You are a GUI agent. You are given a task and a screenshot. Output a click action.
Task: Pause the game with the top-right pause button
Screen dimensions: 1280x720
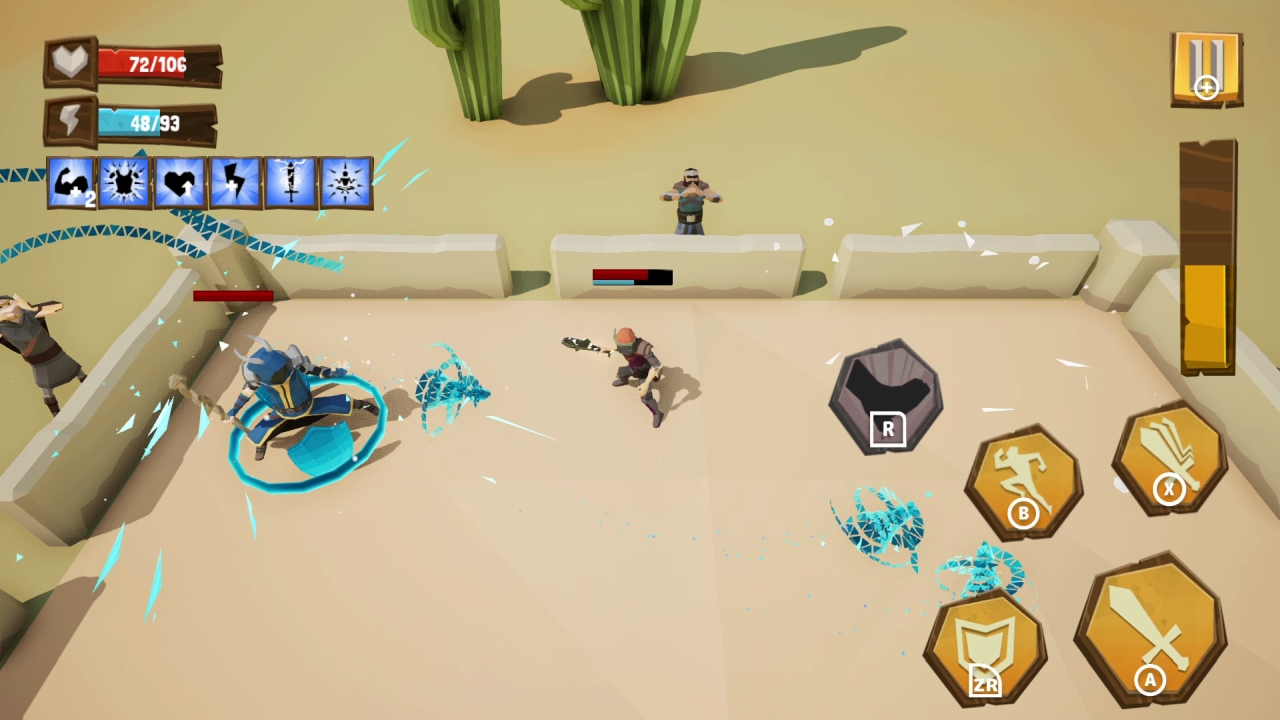click(1206, 68)
